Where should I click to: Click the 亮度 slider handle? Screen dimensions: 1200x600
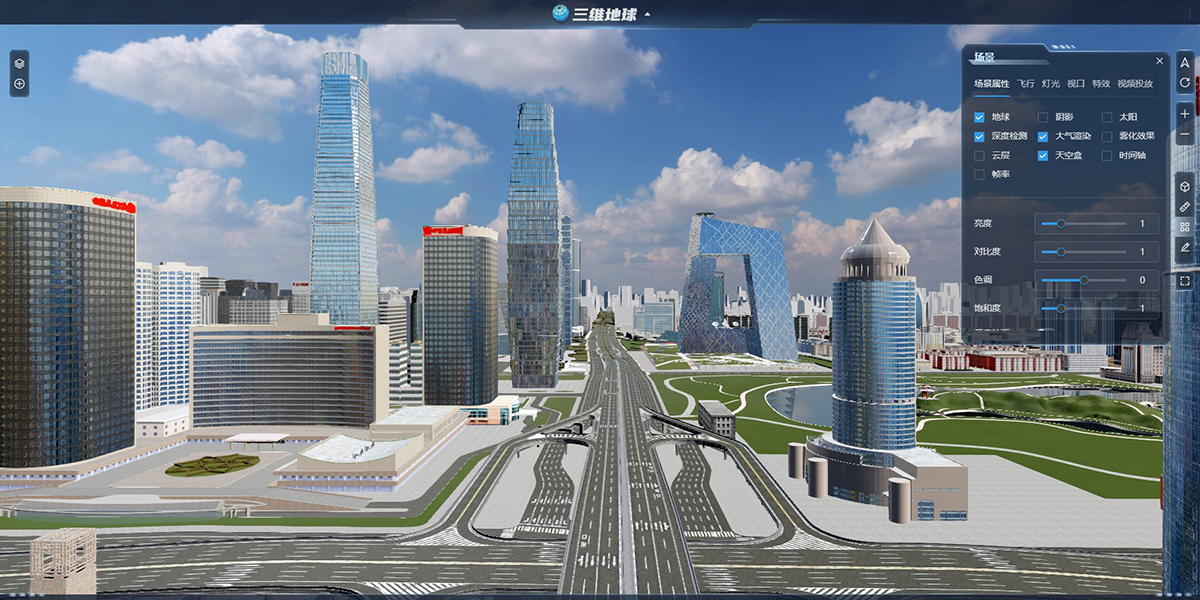pyautogui.click(x=1061, y=224)
